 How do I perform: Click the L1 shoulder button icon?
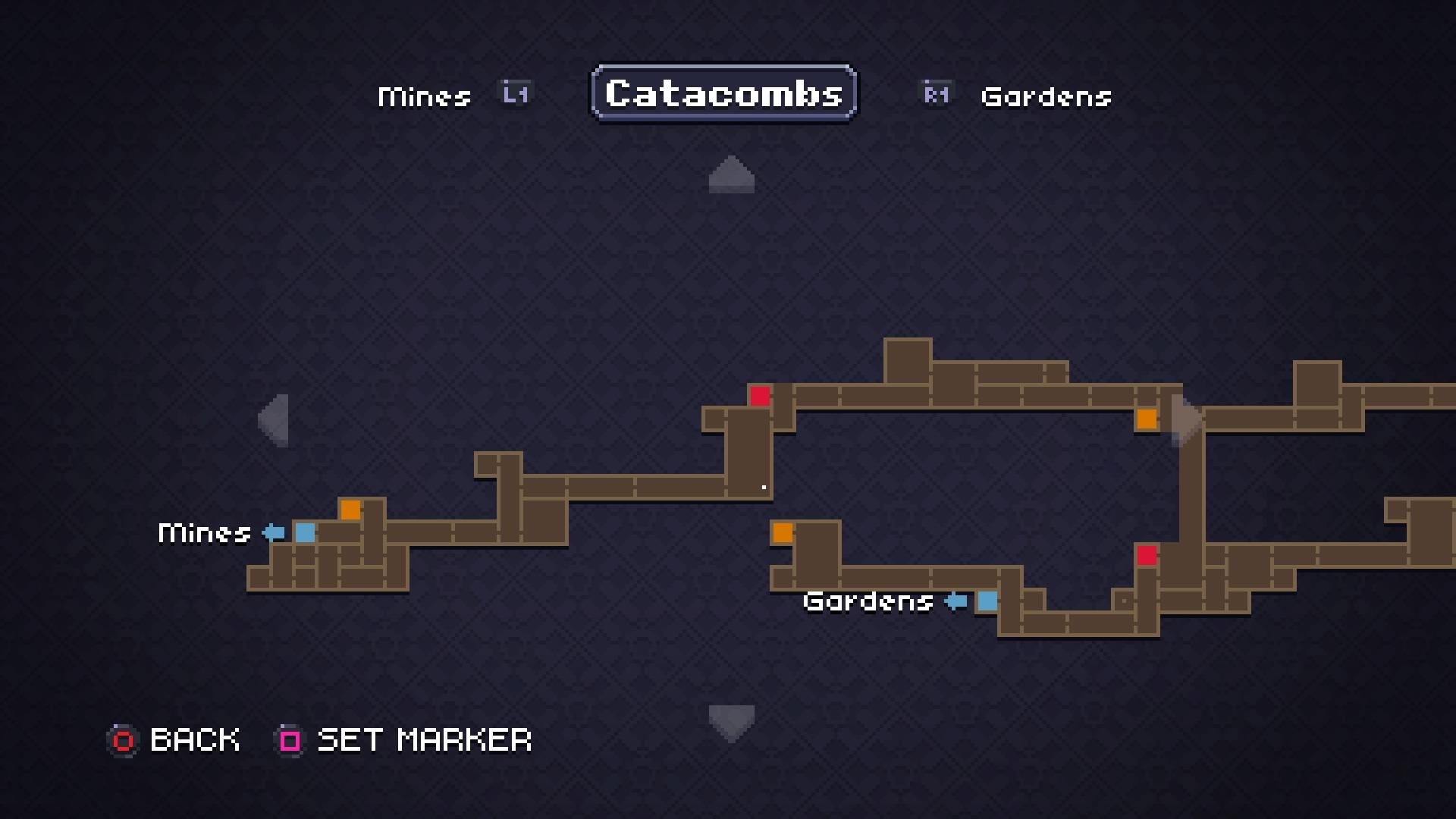coord(514,93)
